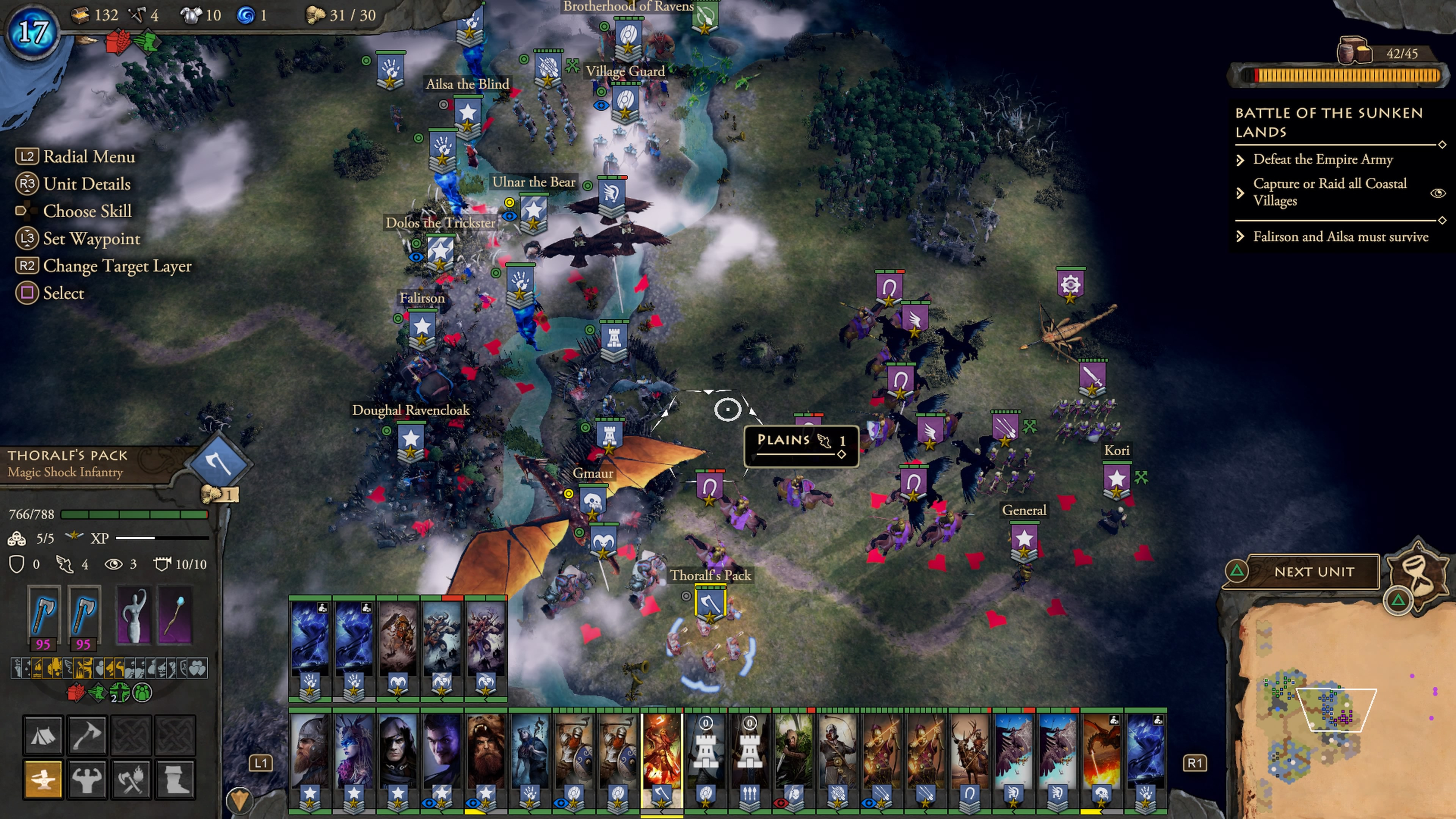Choose the flexing muscles skill icon
1456x819 pixels.
pyautogui.click(x=86, y=779)
